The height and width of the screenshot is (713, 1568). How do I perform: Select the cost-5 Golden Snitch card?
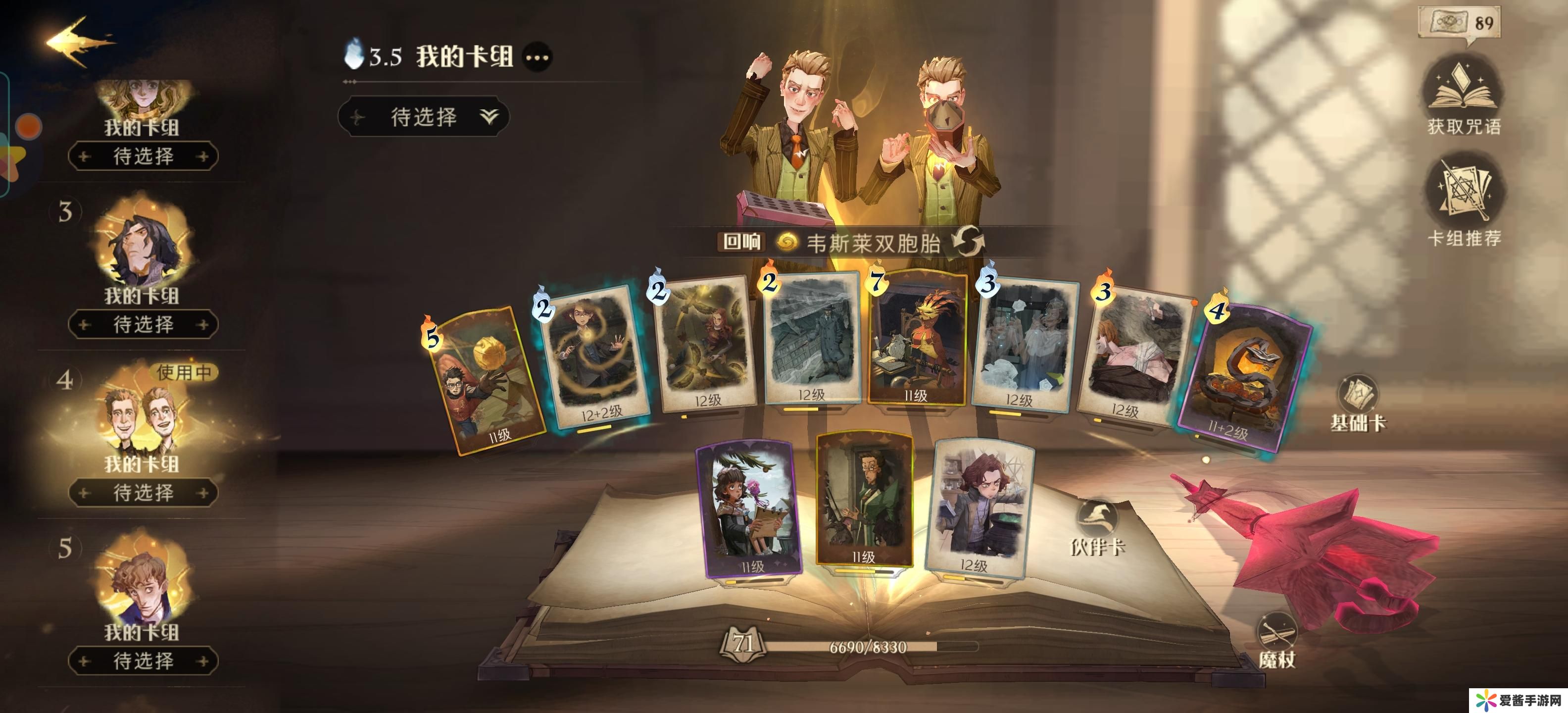click(487, 381)
